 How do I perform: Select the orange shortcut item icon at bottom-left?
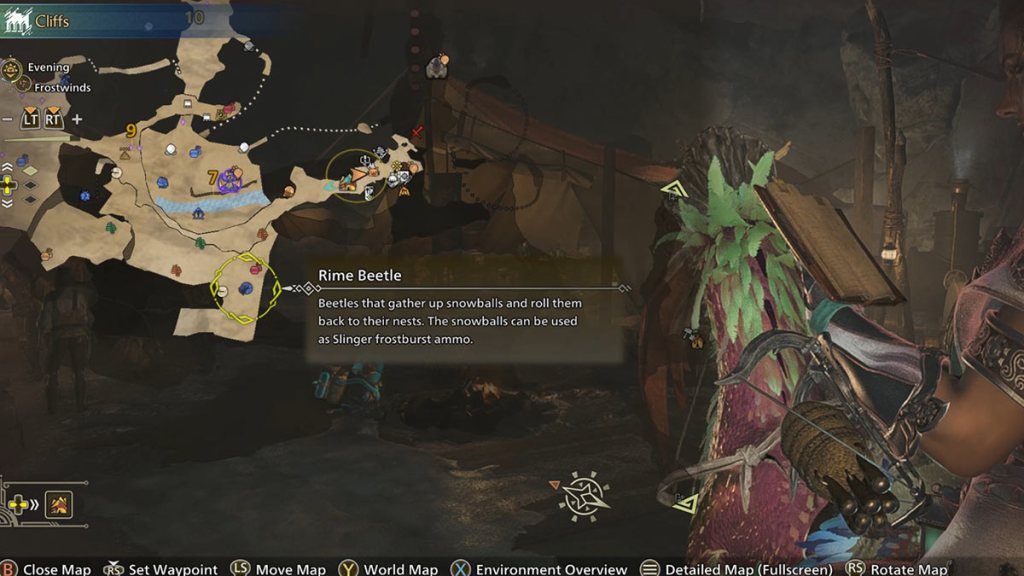coord(58,505)
